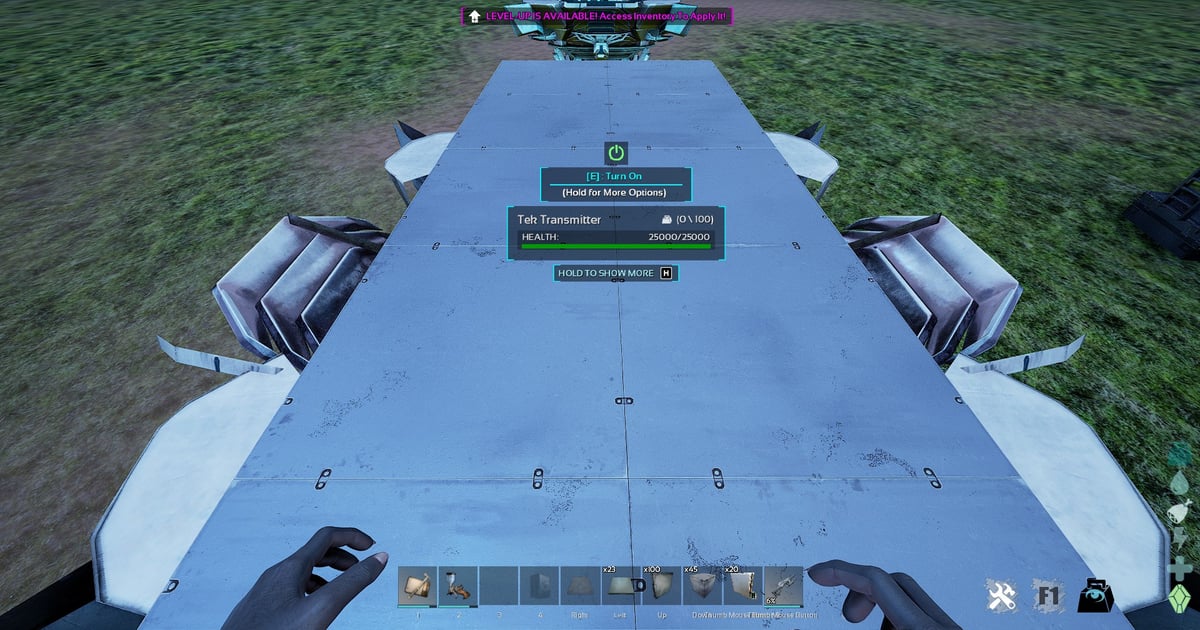Pick the x45 cube foundation slot
The height and width of the screenshot is (630, 1200).
pos(702,585)
